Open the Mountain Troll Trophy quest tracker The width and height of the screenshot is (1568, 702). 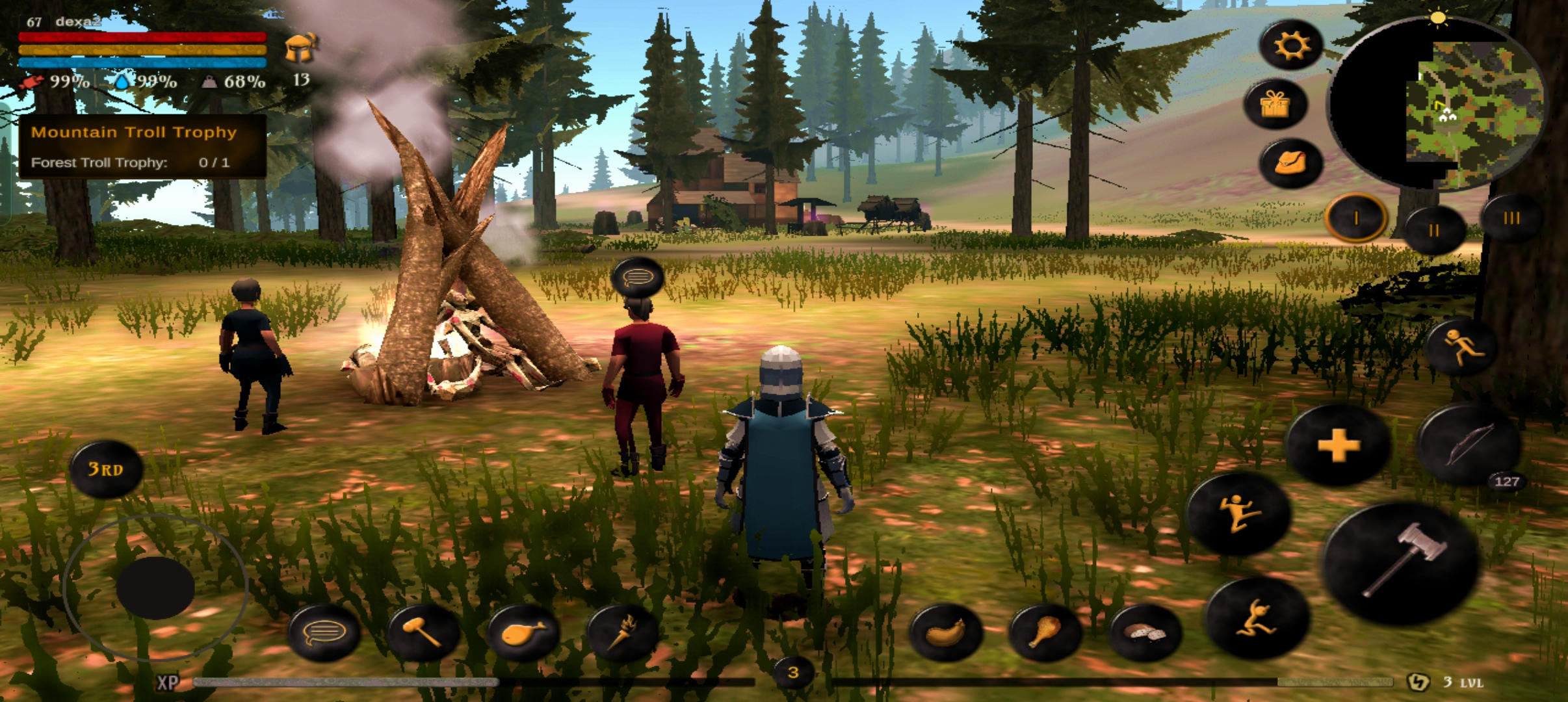point(142,146)
